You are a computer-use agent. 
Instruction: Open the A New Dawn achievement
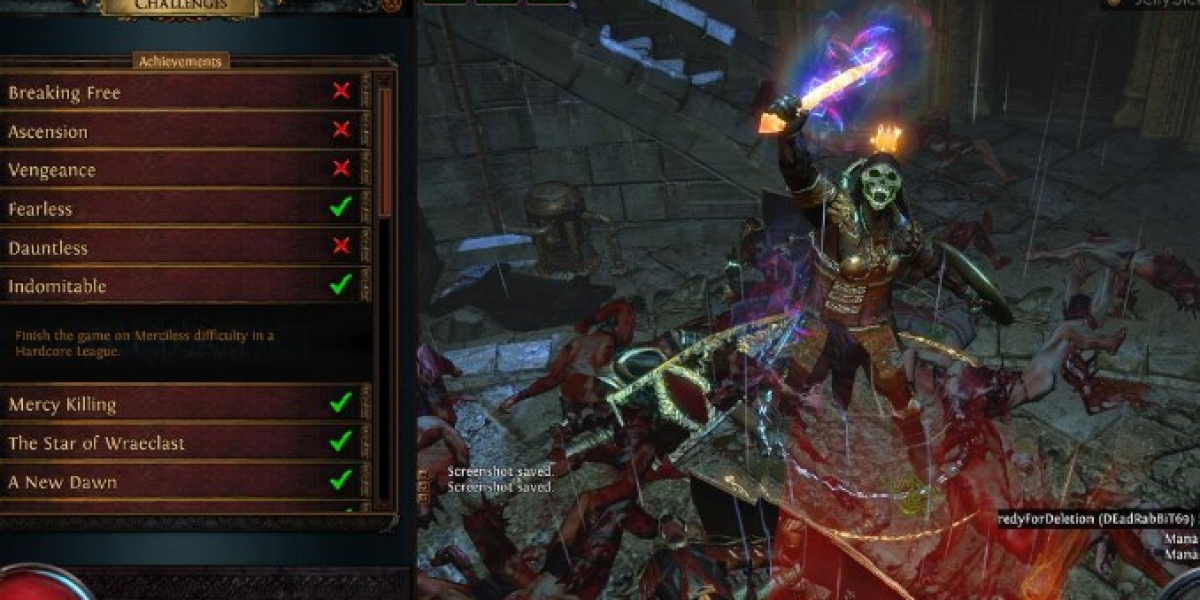(180, 482)
